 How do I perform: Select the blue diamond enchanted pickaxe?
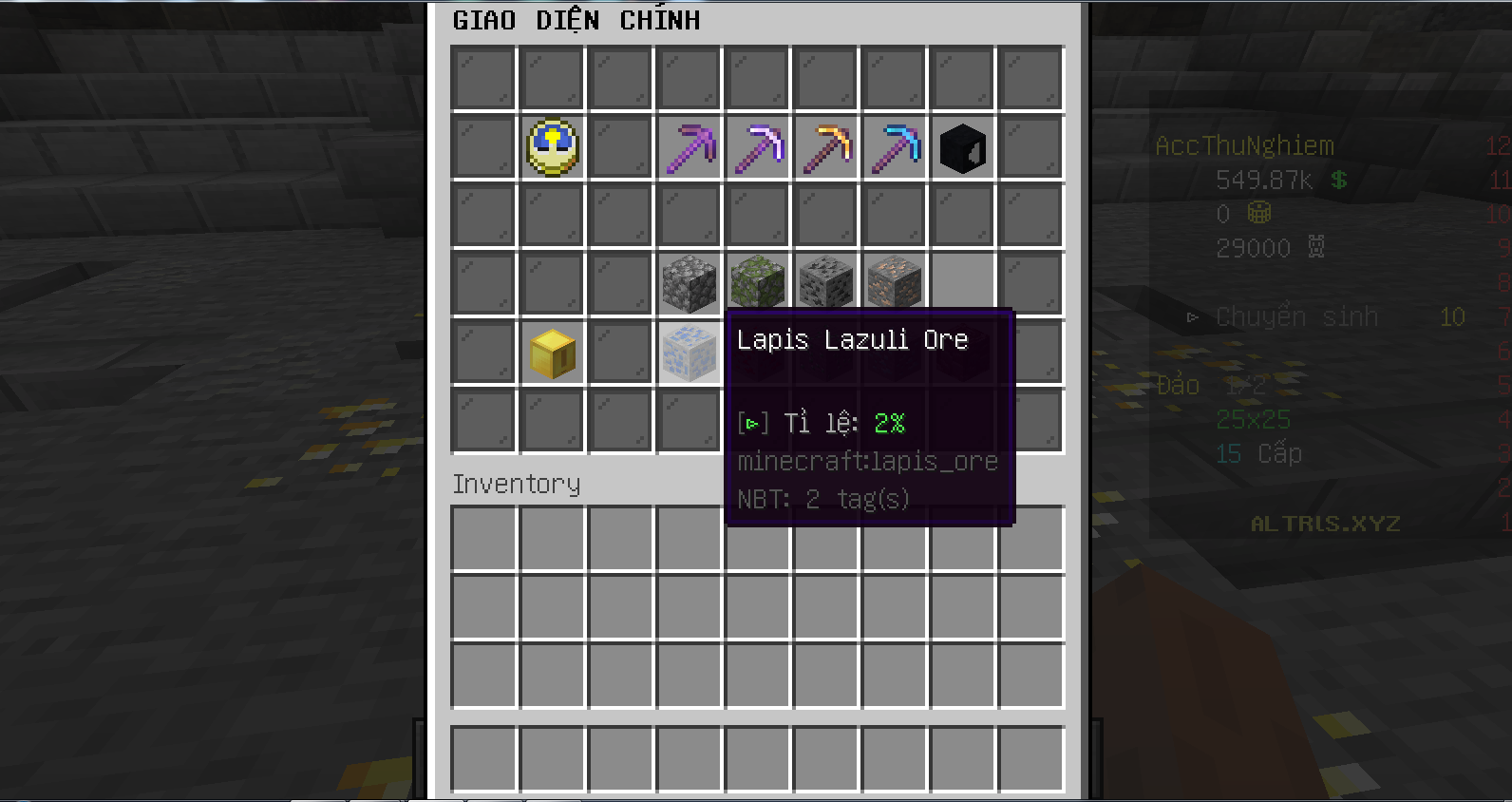point(895,145)
